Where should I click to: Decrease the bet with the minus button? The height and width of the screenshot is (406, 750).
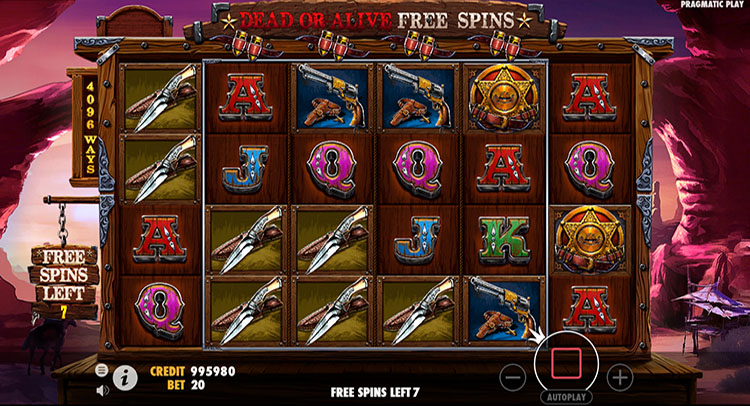coord(513,378)
